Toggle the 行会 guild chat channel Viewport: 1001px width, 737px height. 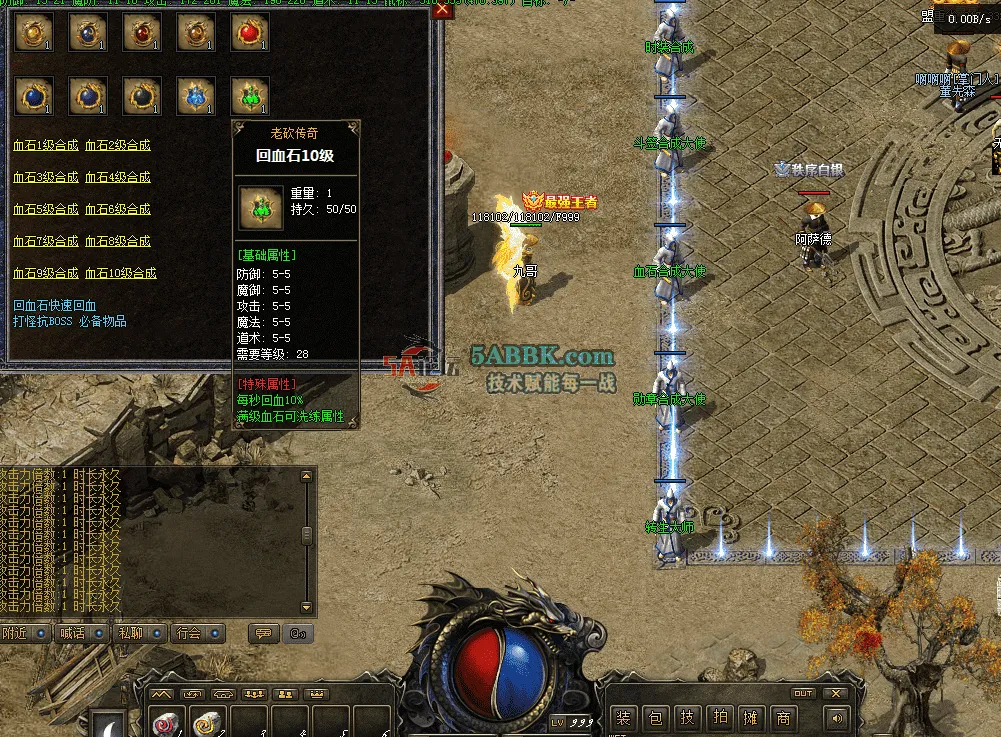pos(200,633)
